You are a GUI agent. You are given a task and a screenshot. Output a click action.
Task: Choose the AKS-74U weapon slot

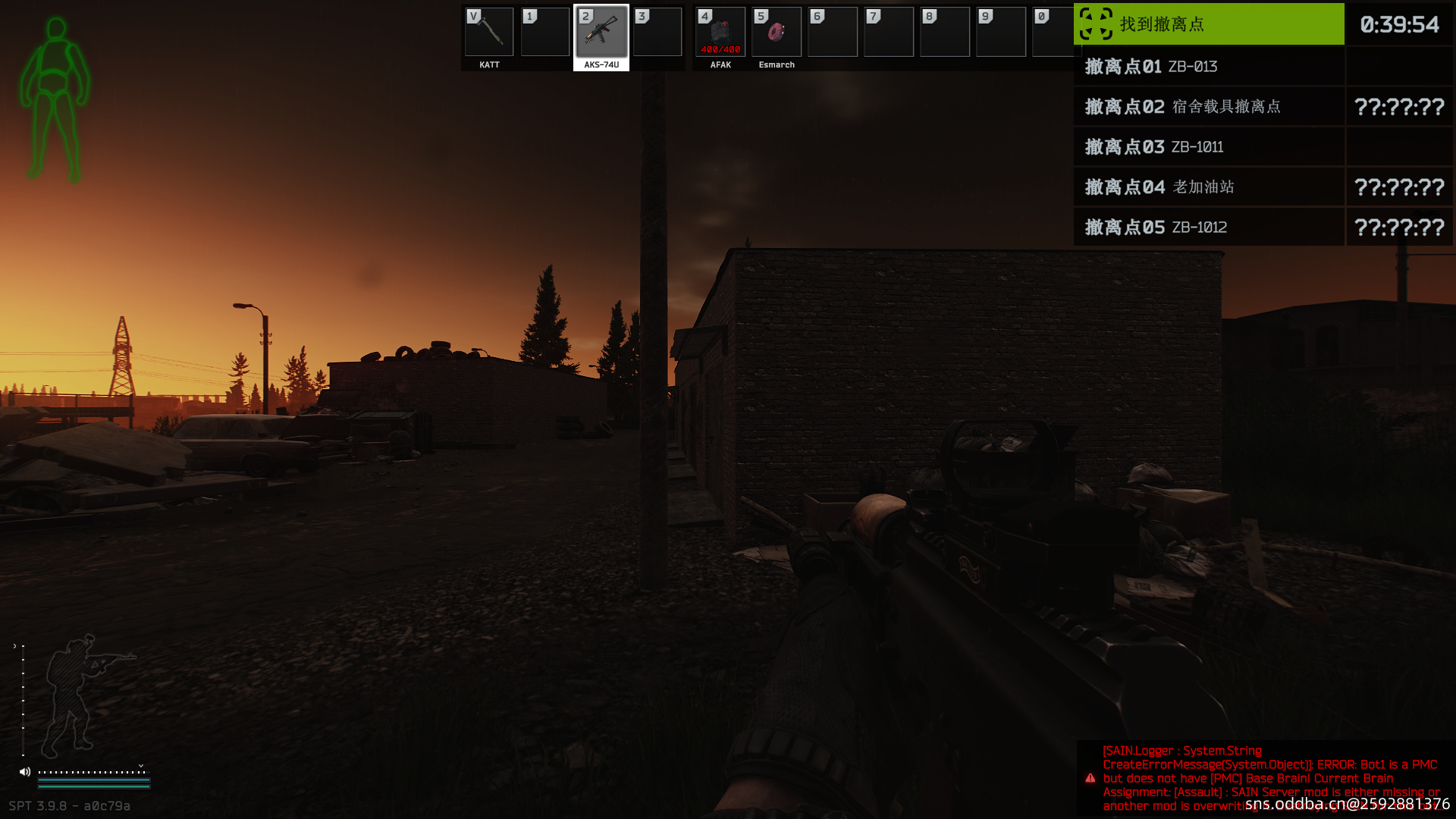click(x=601, y=33)
